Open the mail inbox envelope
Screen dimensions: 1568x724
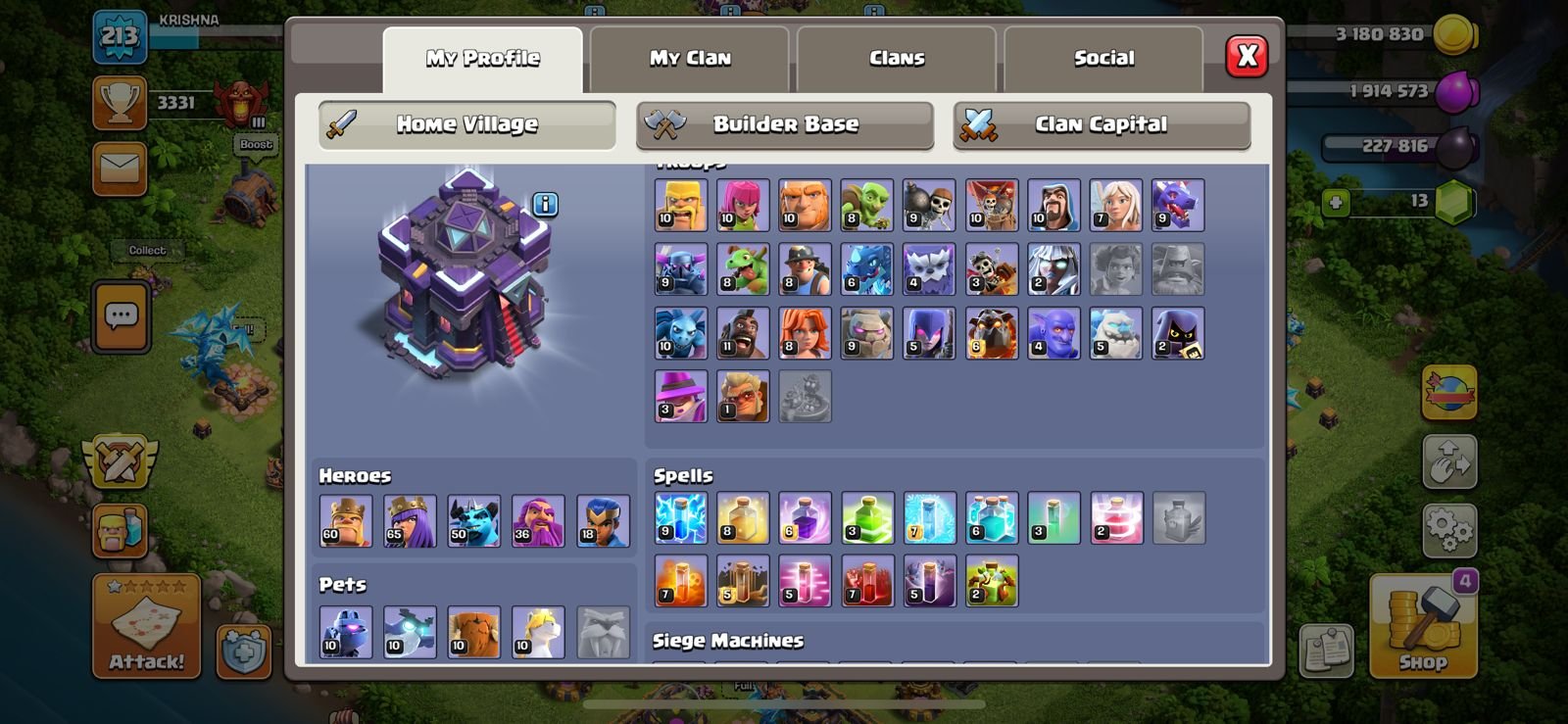(x=120, y=168)
